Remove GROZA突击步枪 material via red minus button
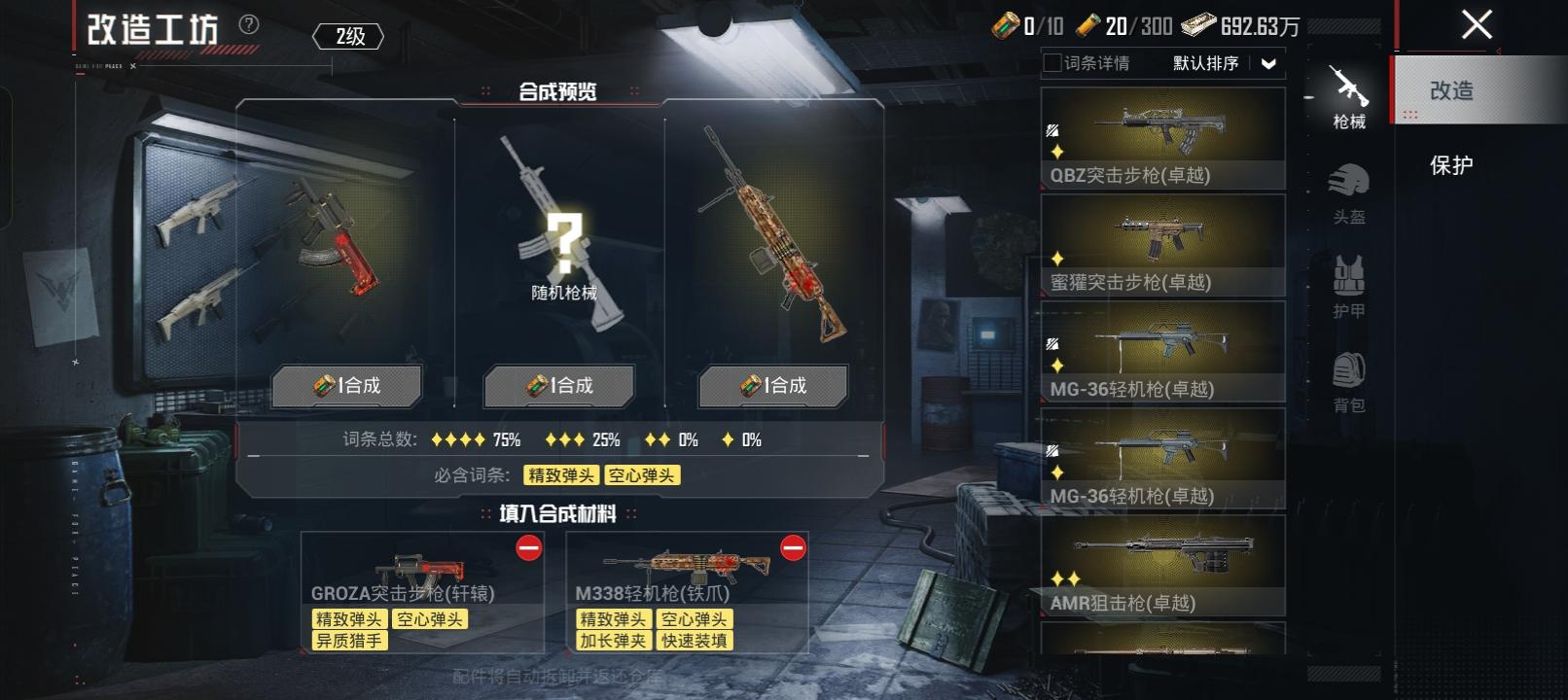Viewport: 1568px width, 700px height. coord(526,549)
